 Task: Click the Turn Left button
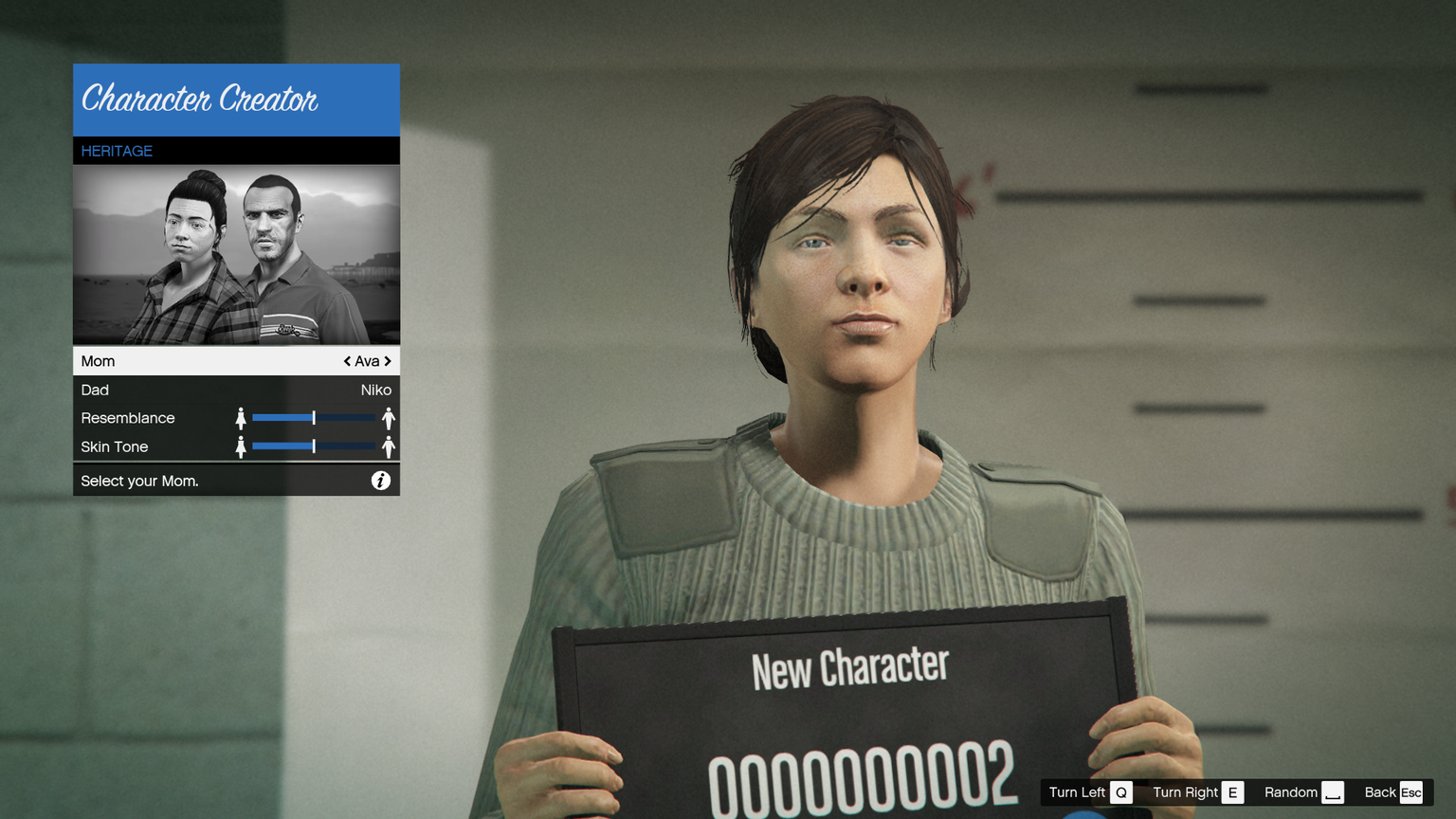click(x=1089, y=792)
